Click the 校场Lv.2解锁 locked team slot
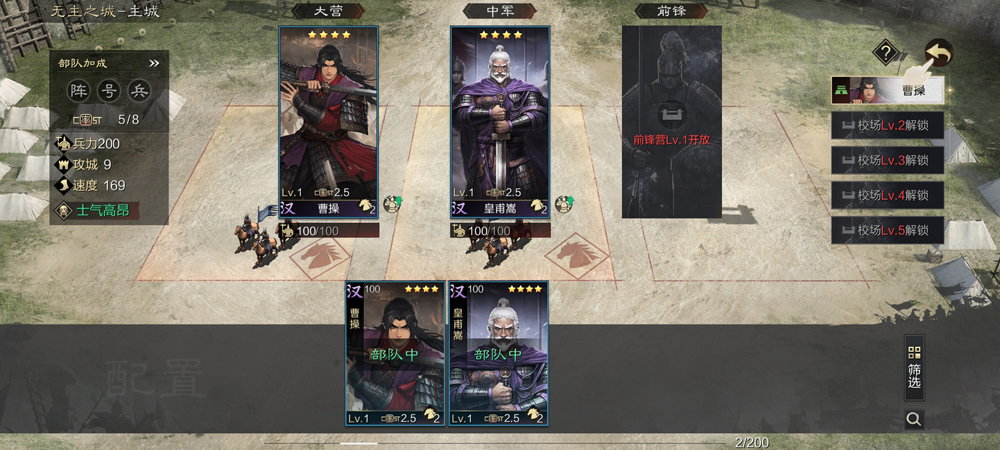Screen dimensions: 1000x450 (888, 126)
